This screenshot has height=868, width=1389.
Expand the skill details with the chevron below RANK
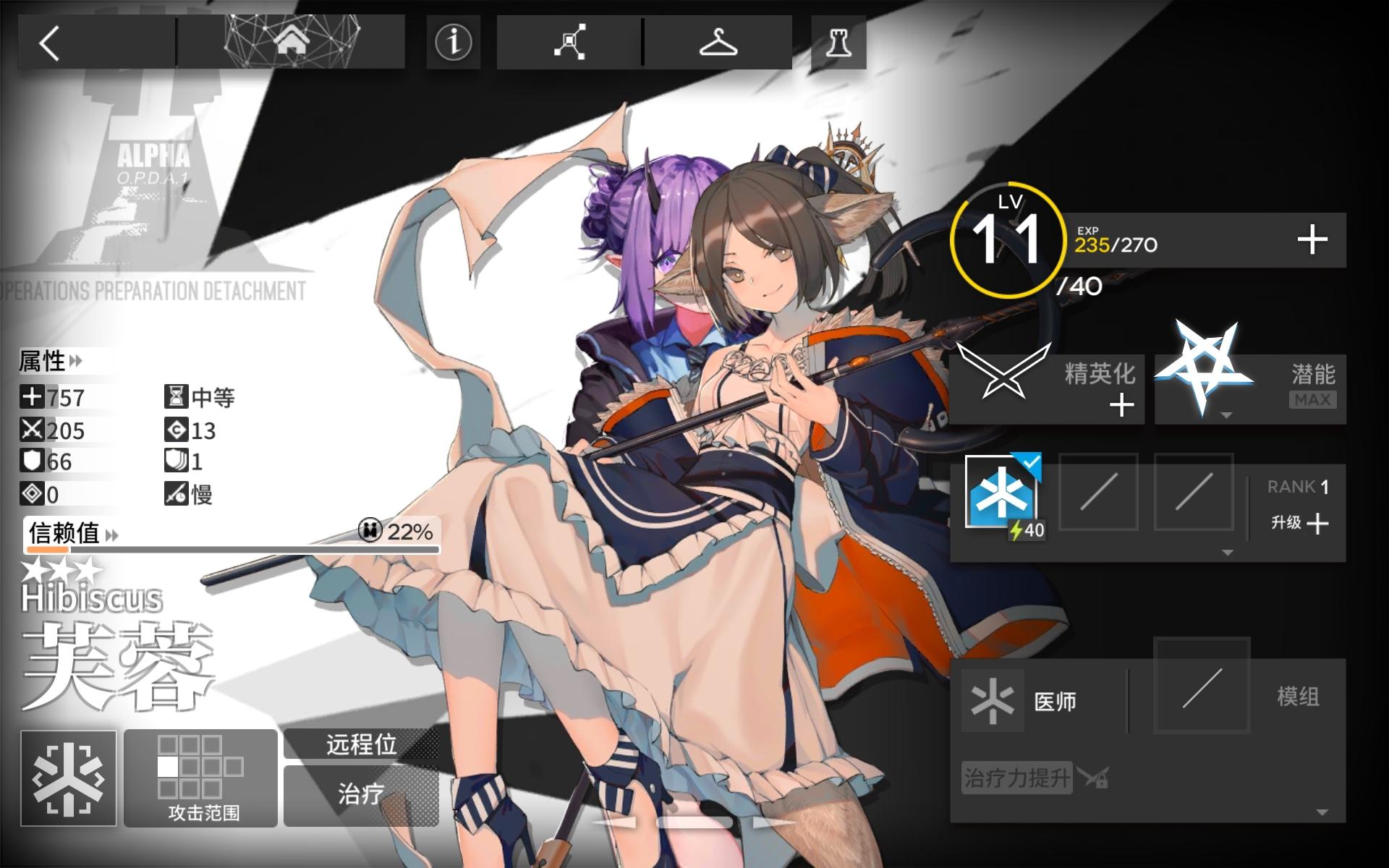point(1226,553)
